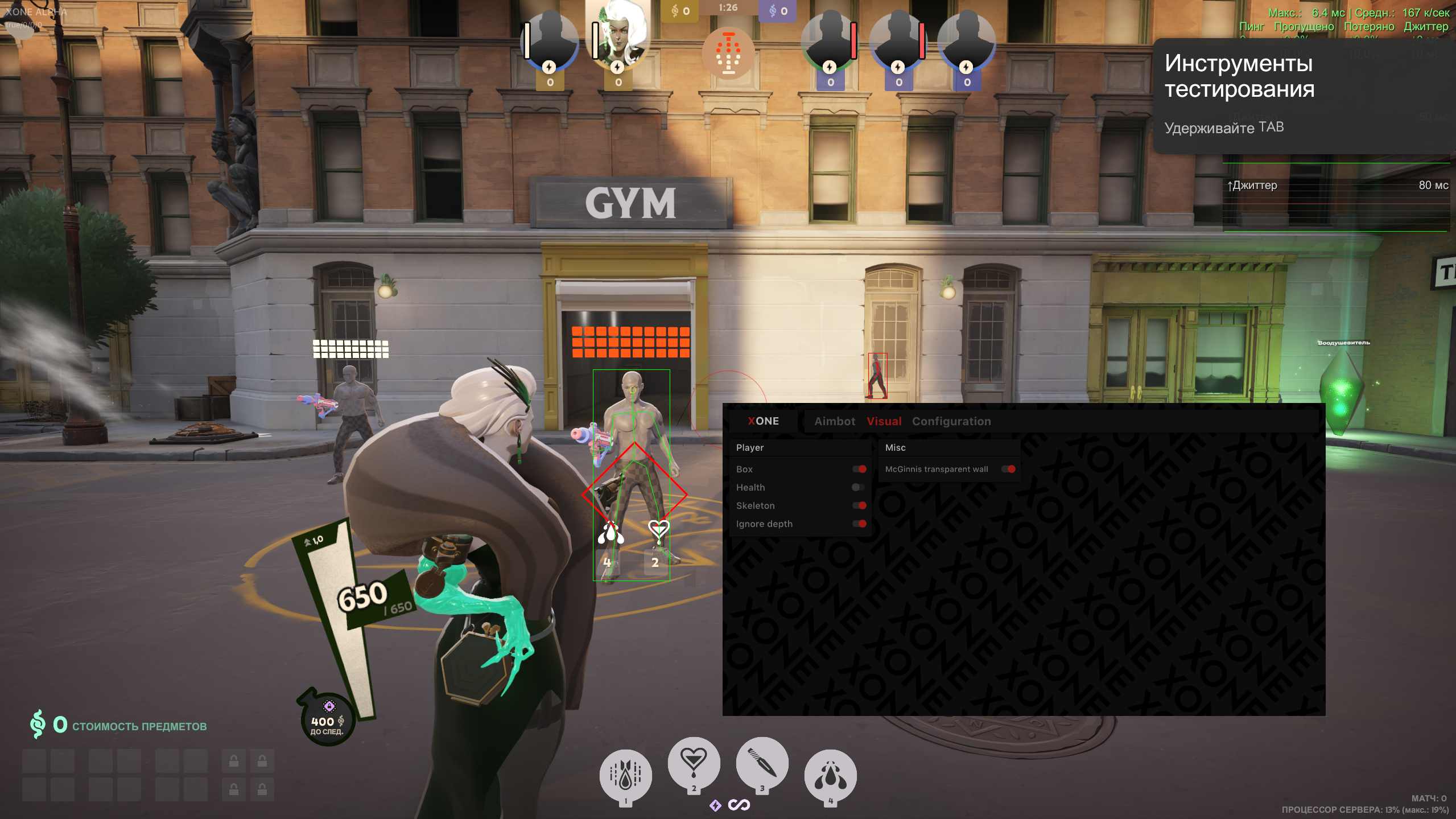1456x819 pixels.
Task: Activate the heart droplet ability
Action: (x=694, y=763)
